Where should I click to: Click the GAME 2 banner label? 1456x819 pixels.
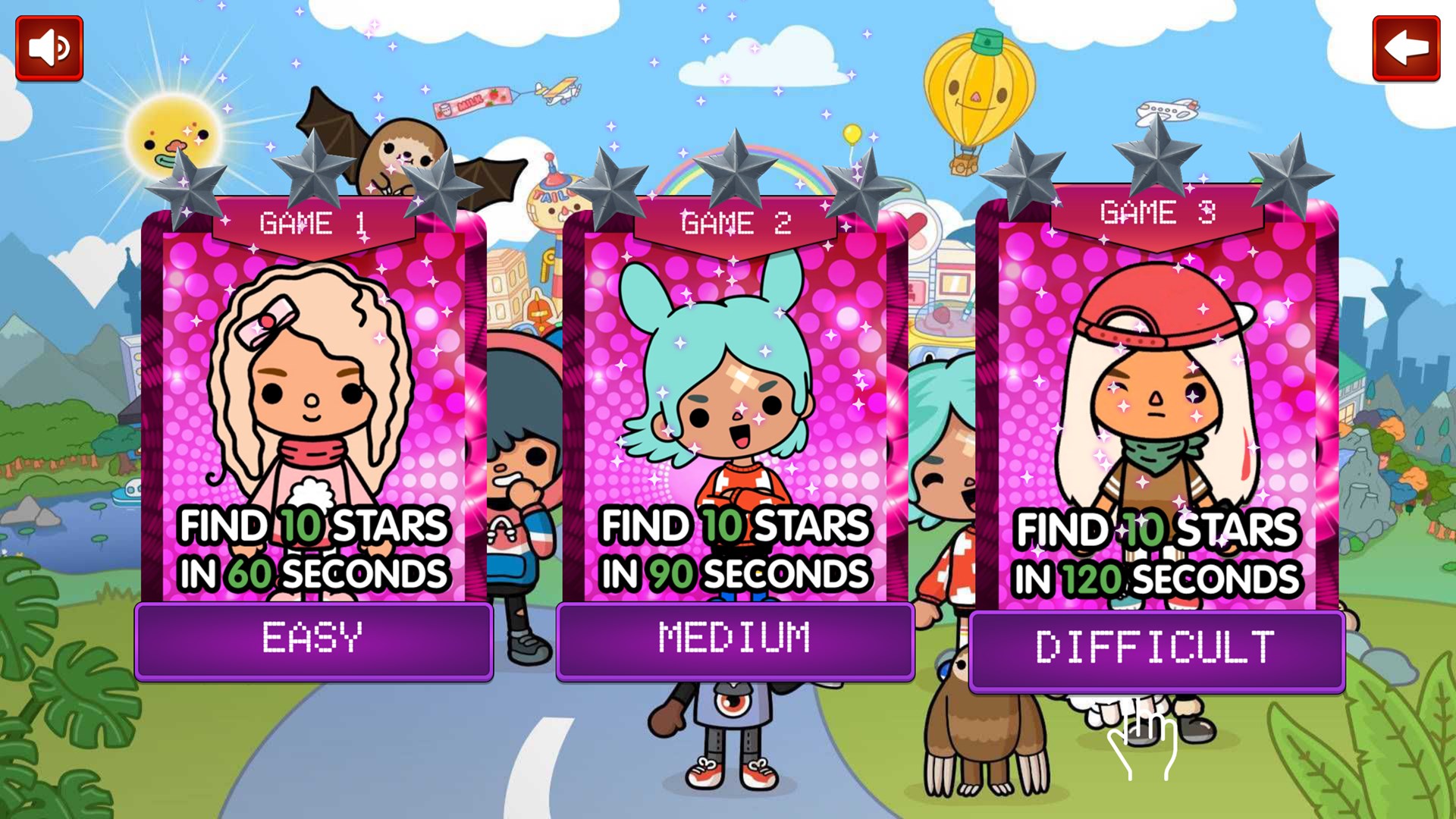734,222
